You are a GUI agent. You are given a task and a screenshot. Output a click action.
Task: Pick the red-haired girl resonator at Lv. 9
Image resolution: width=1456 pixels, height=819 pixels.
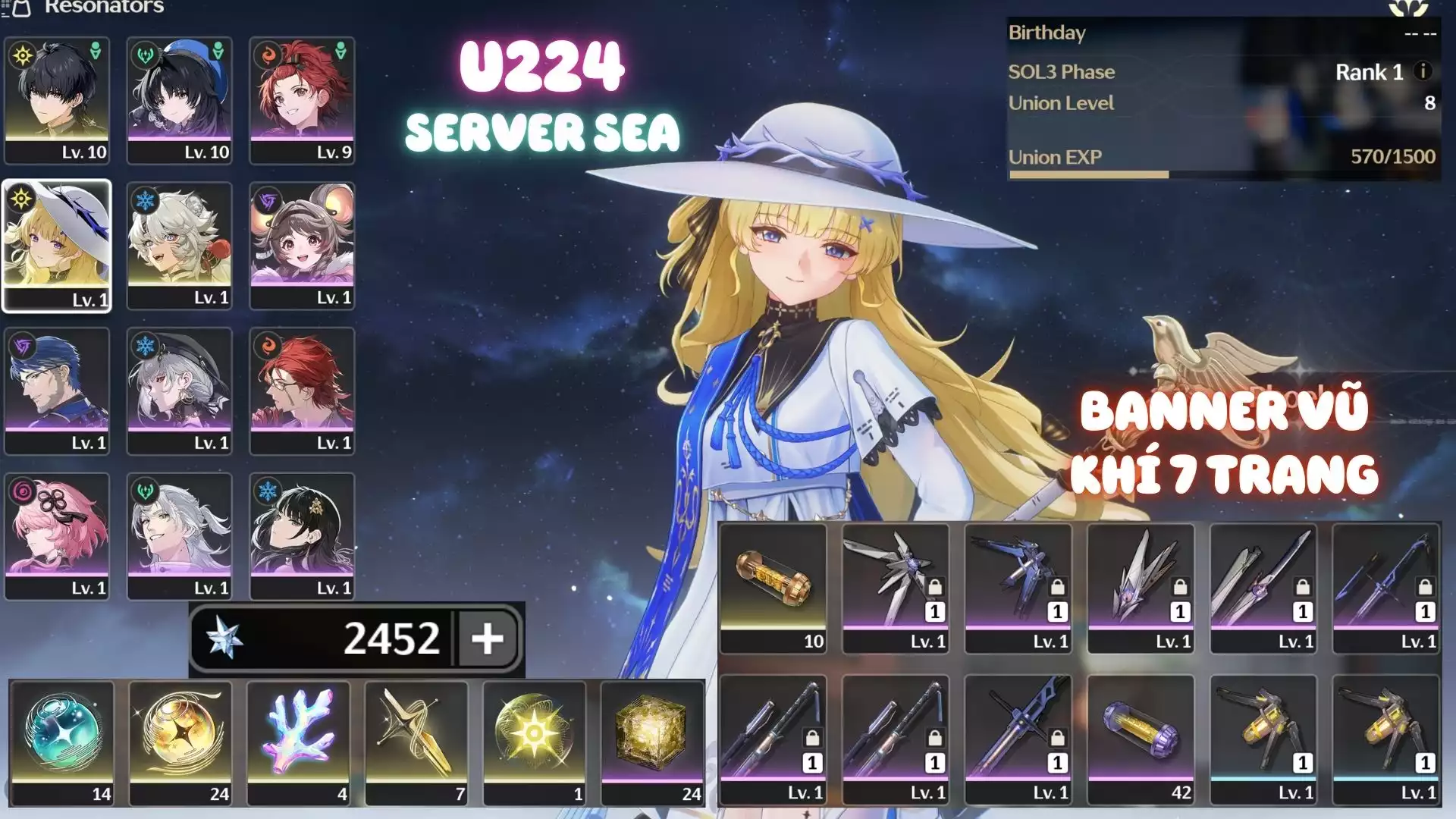click(302, 99)
